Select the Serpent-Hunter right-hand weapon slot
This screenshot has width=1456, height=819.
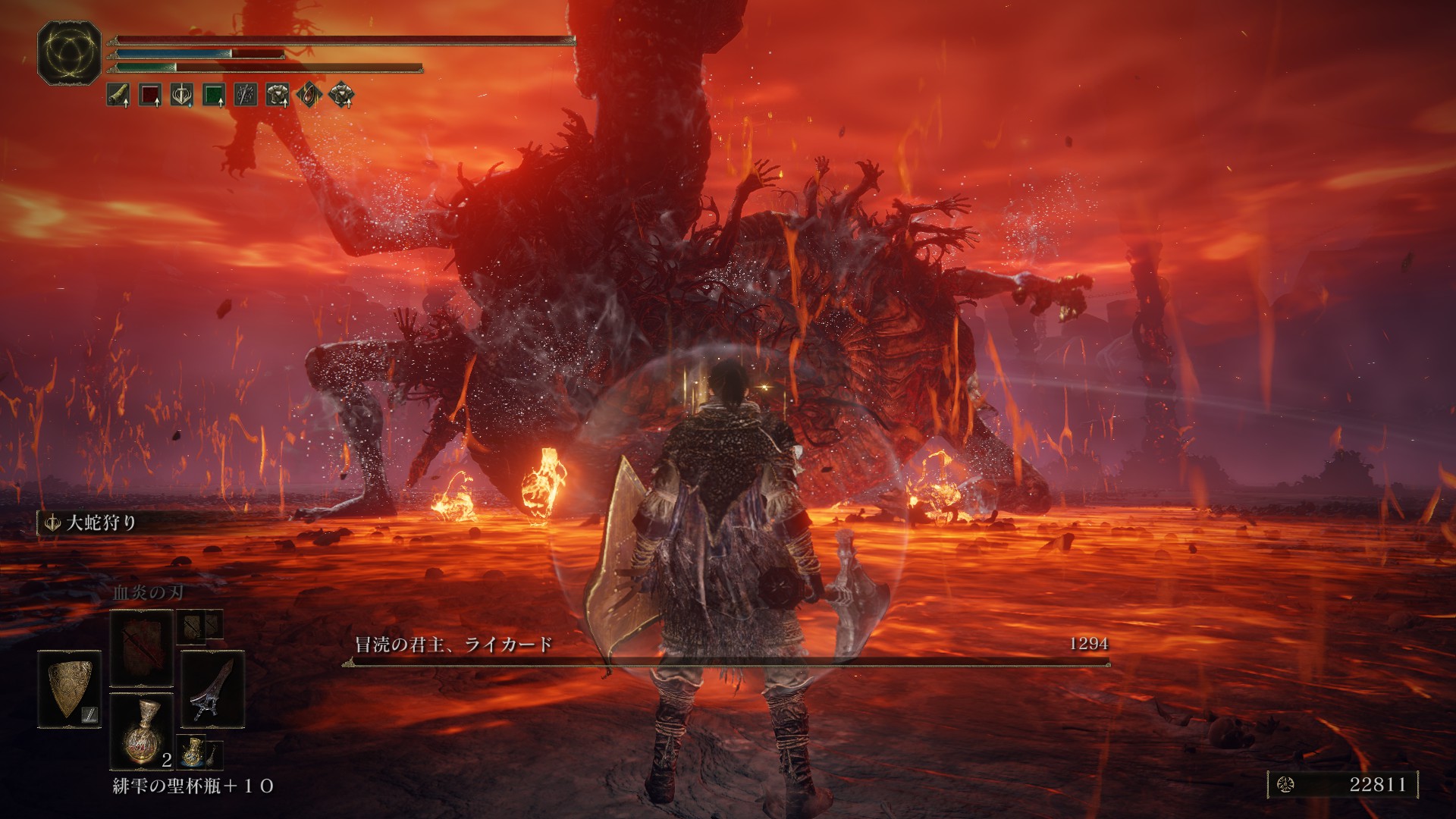tap(213, 689)
